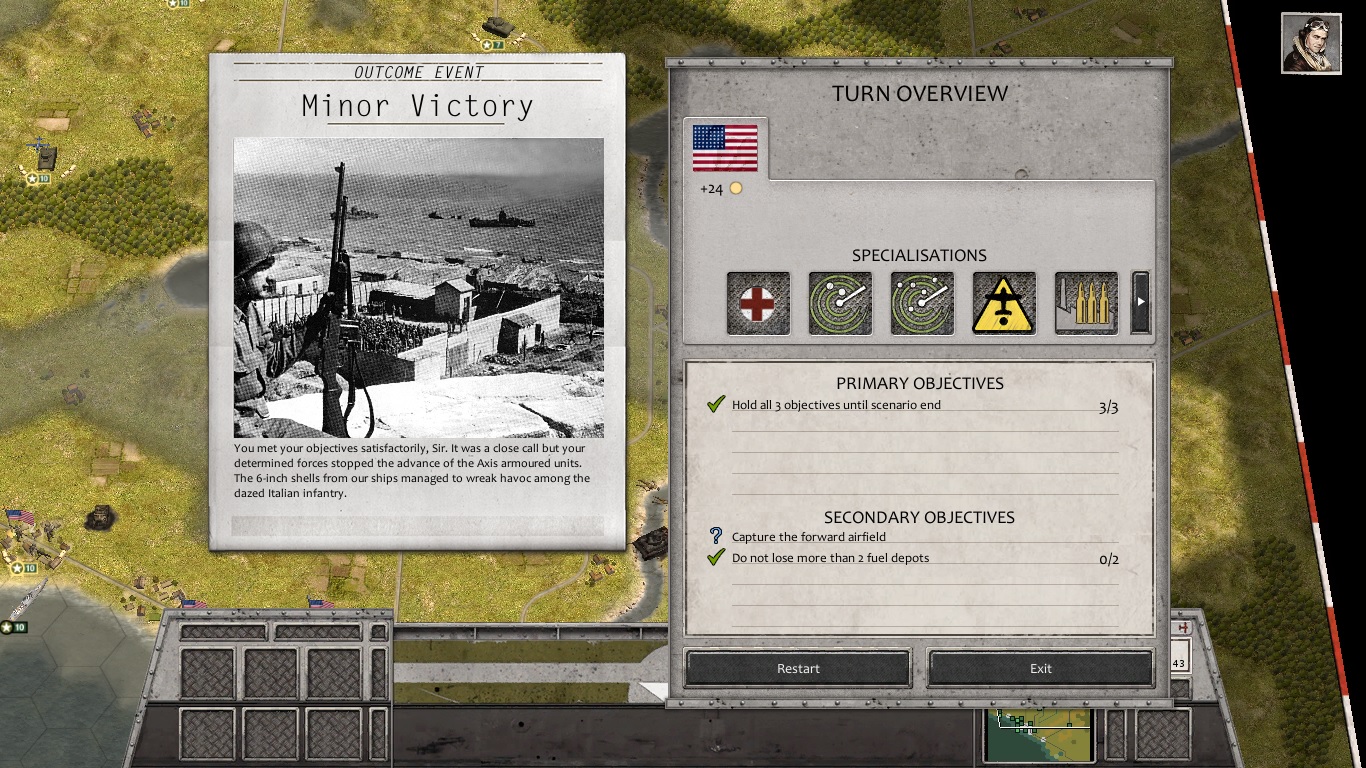
Task: Select the red cross specialisation icon
Action: pyautogui.click(x=758, y=303)
